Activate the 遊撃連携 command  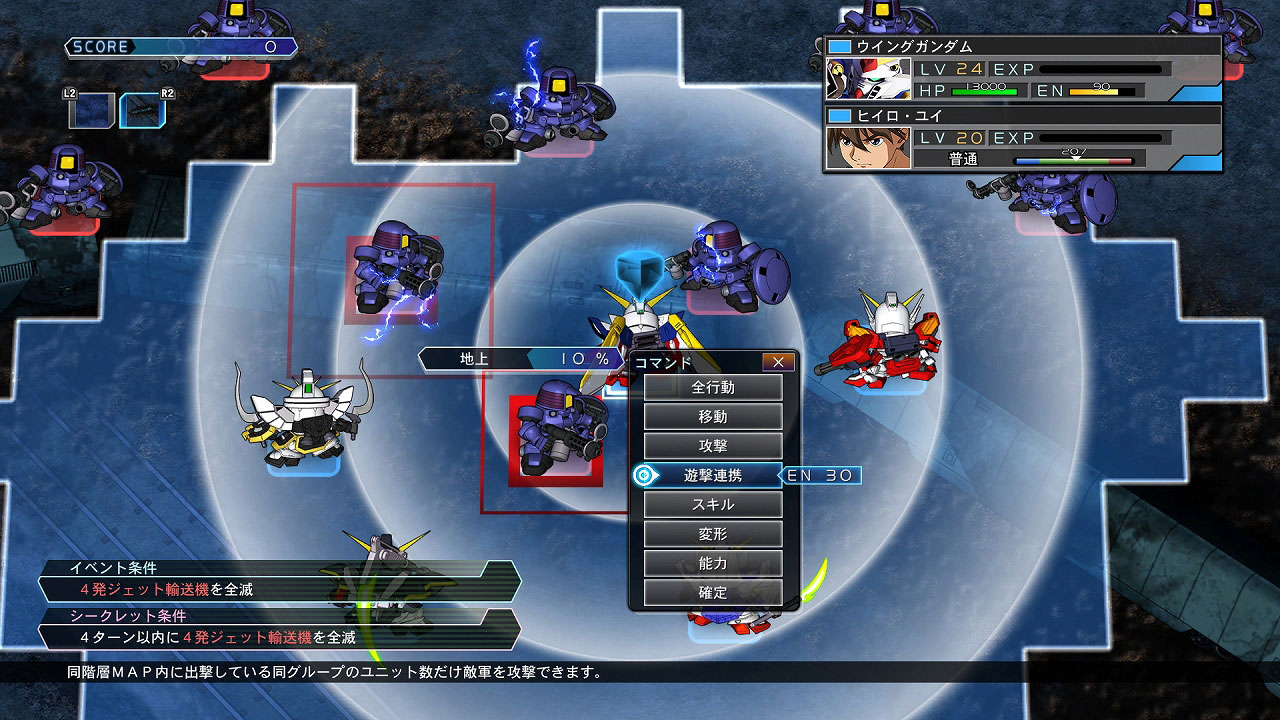pyautogui.click(x=712, y=476)
